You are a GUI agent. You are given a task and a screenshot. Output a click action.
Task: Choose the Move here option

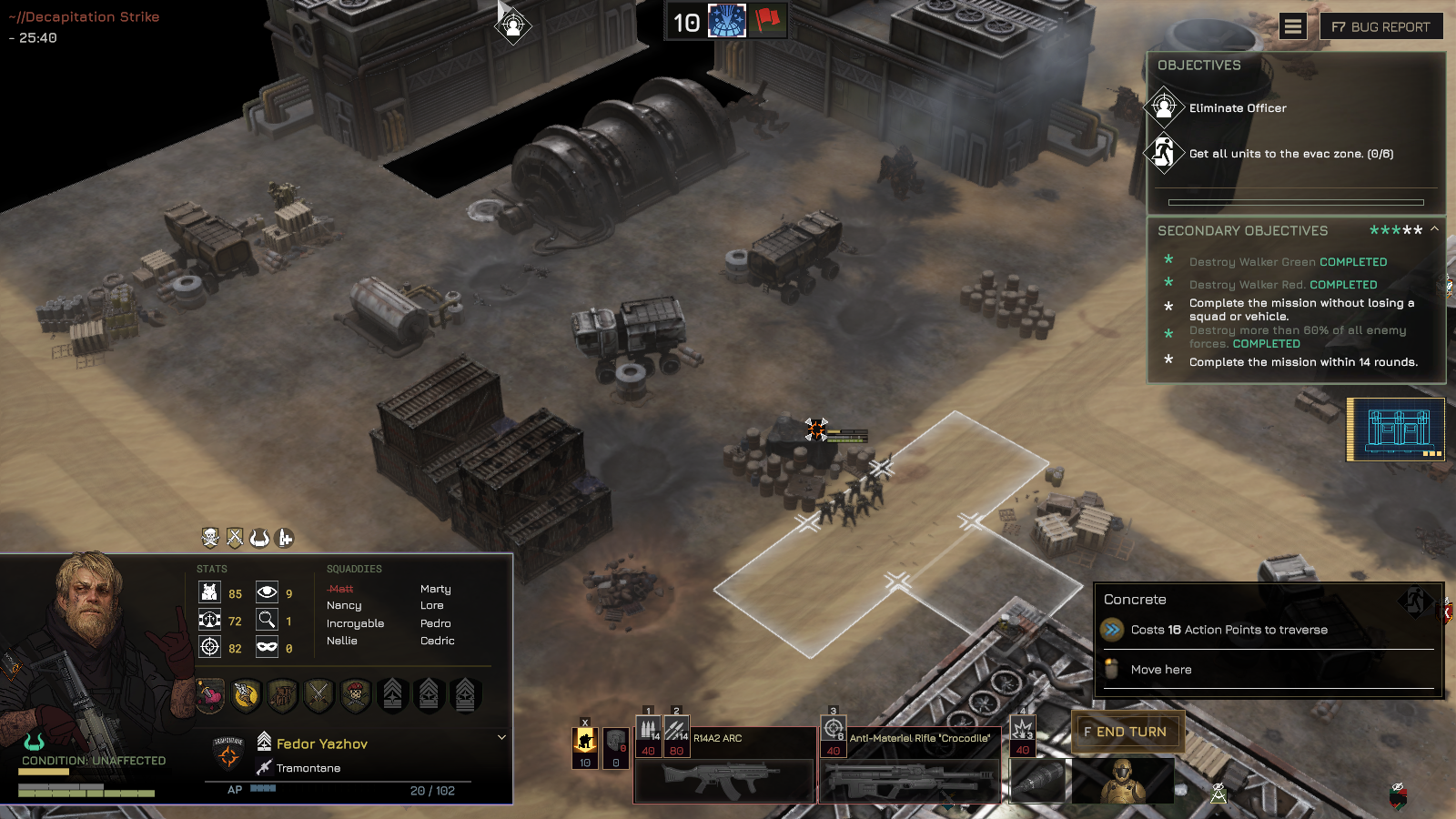coord(1161,670)
